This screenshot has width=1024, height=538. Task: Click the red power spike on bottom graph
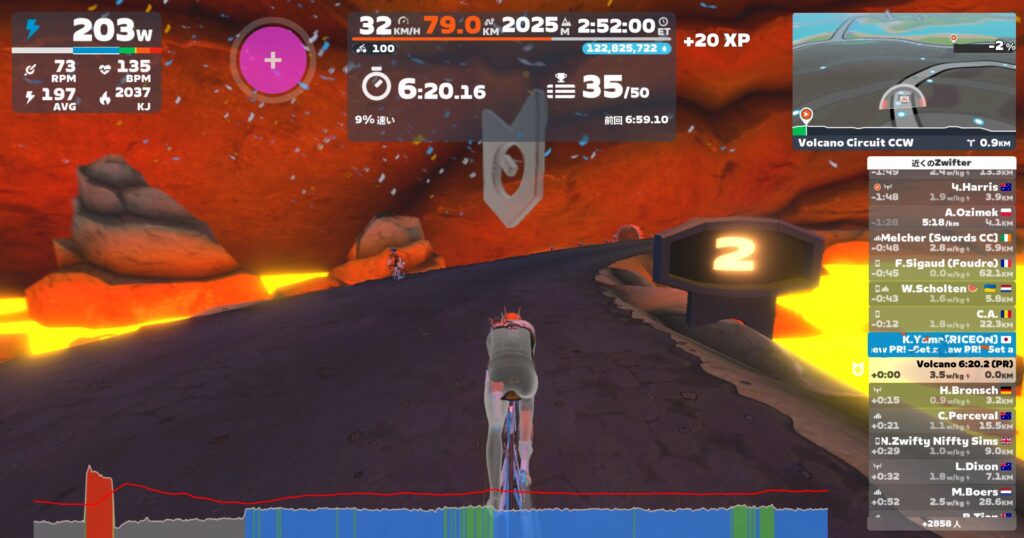tap(98, 490)
